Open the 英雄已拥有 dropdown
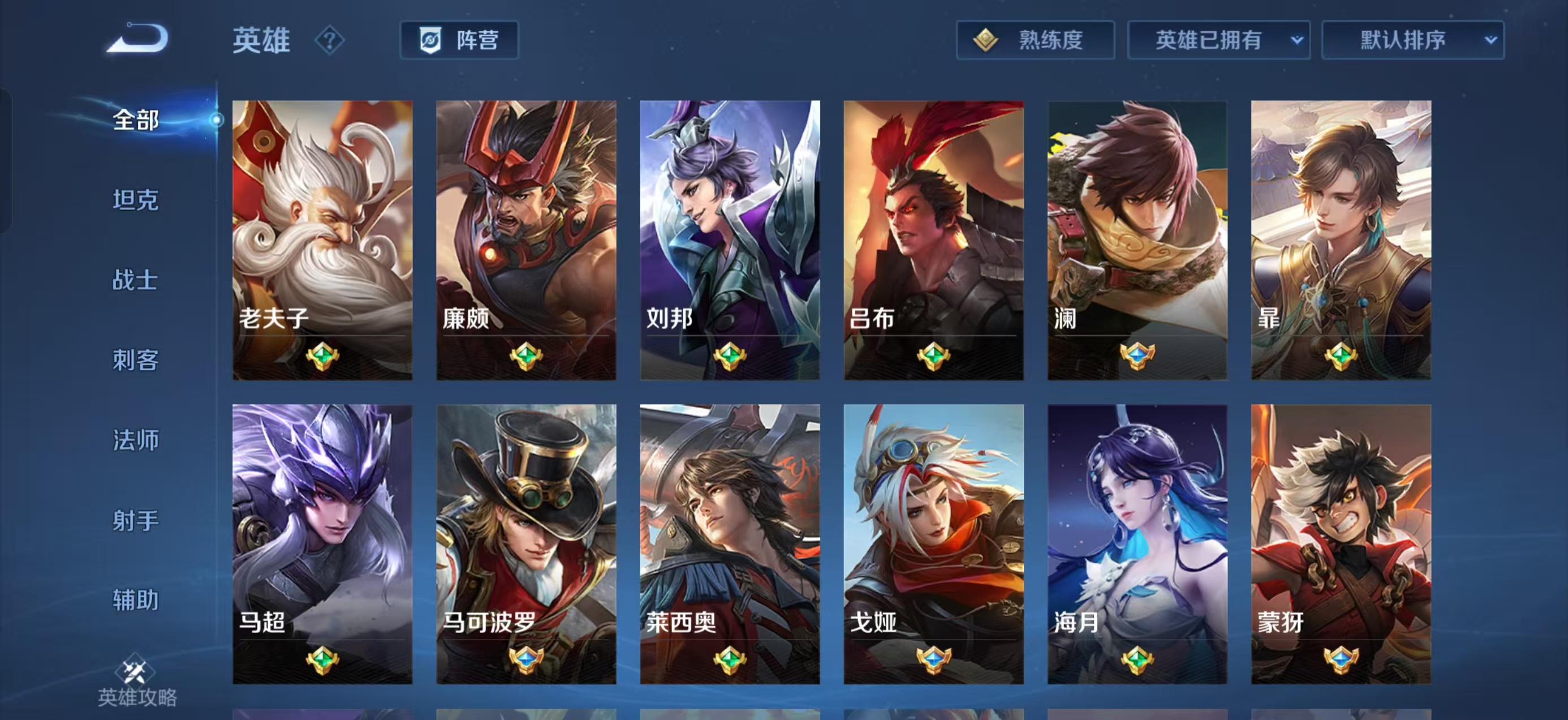This screenshot has height=720, width=1568. (x=1221, y=40)
